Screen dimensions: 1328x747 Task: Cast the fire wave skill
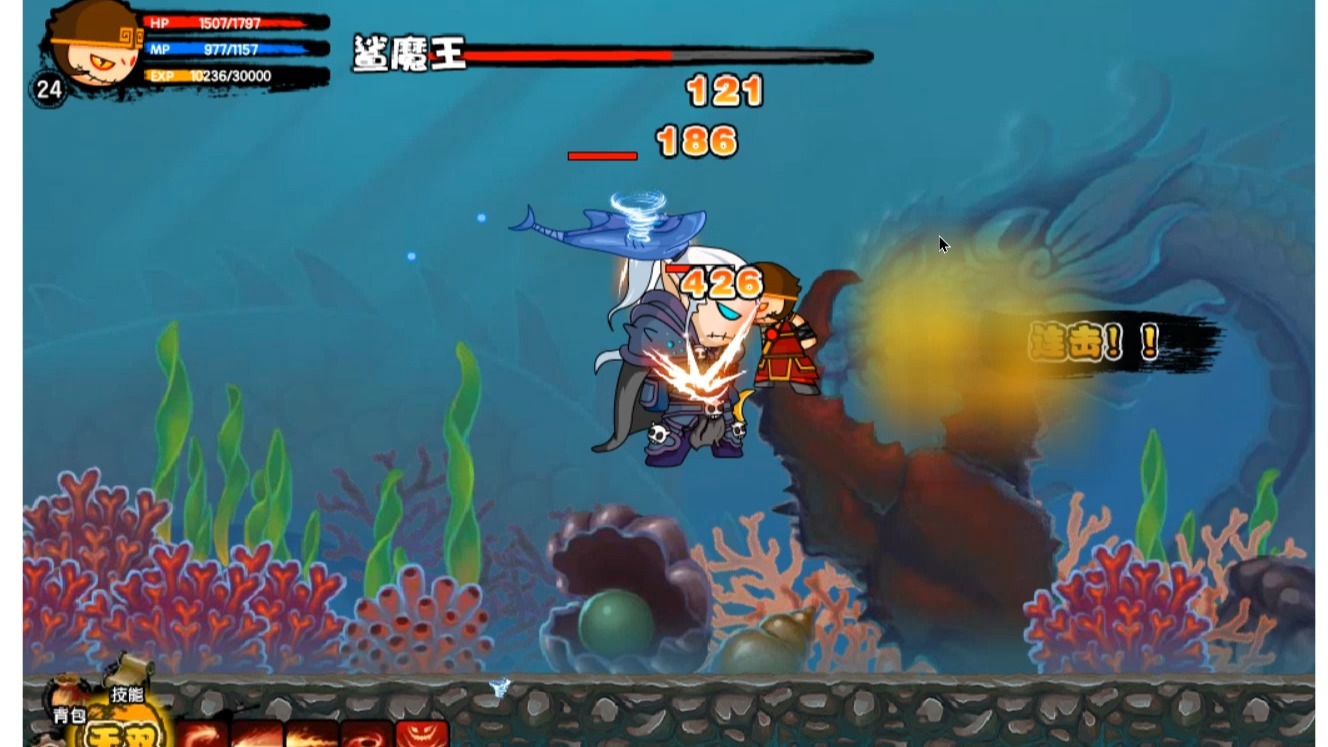(x=309, y=736)
